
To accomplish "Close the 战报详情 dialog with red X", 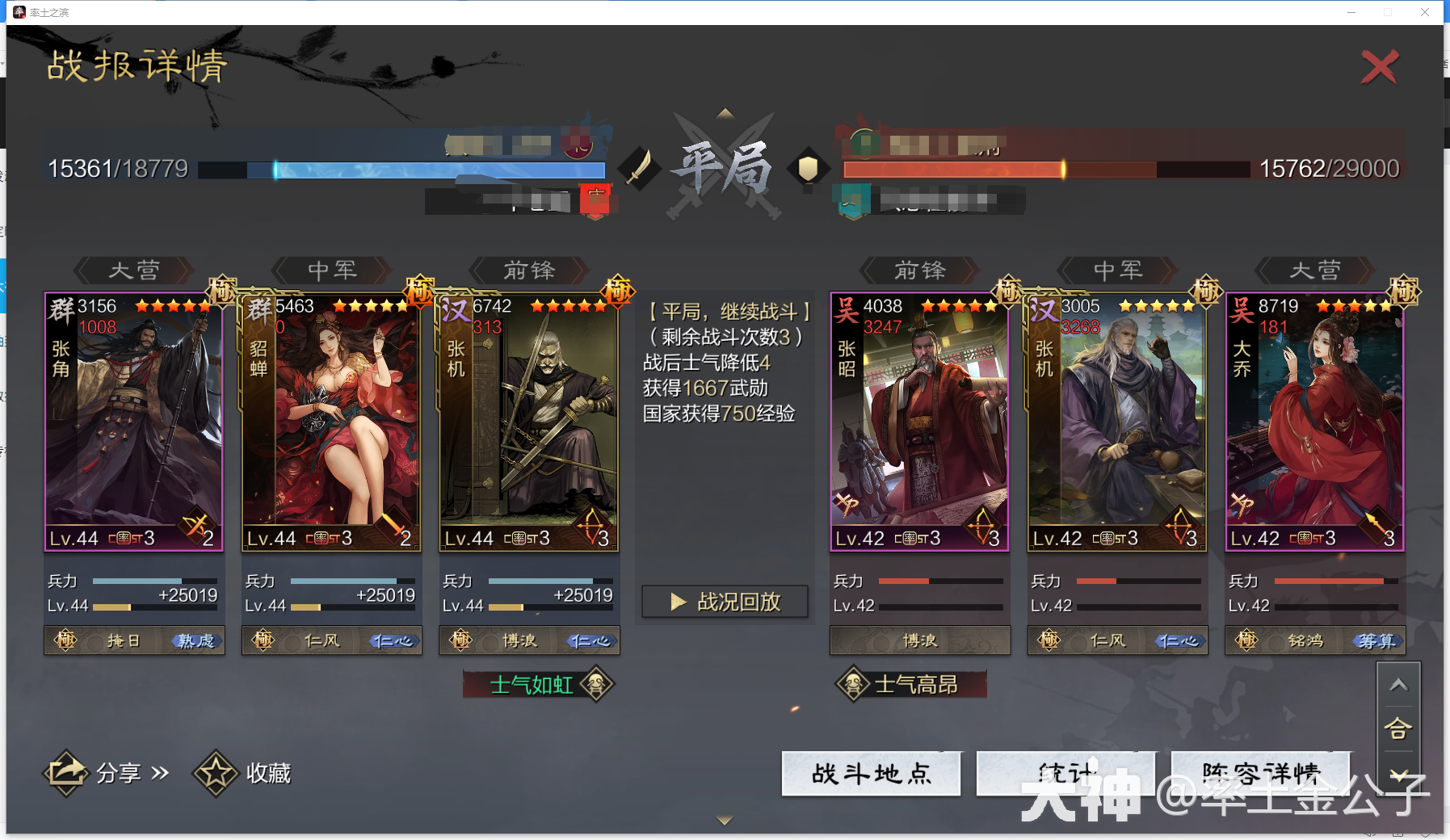I will click(1381, 68).
